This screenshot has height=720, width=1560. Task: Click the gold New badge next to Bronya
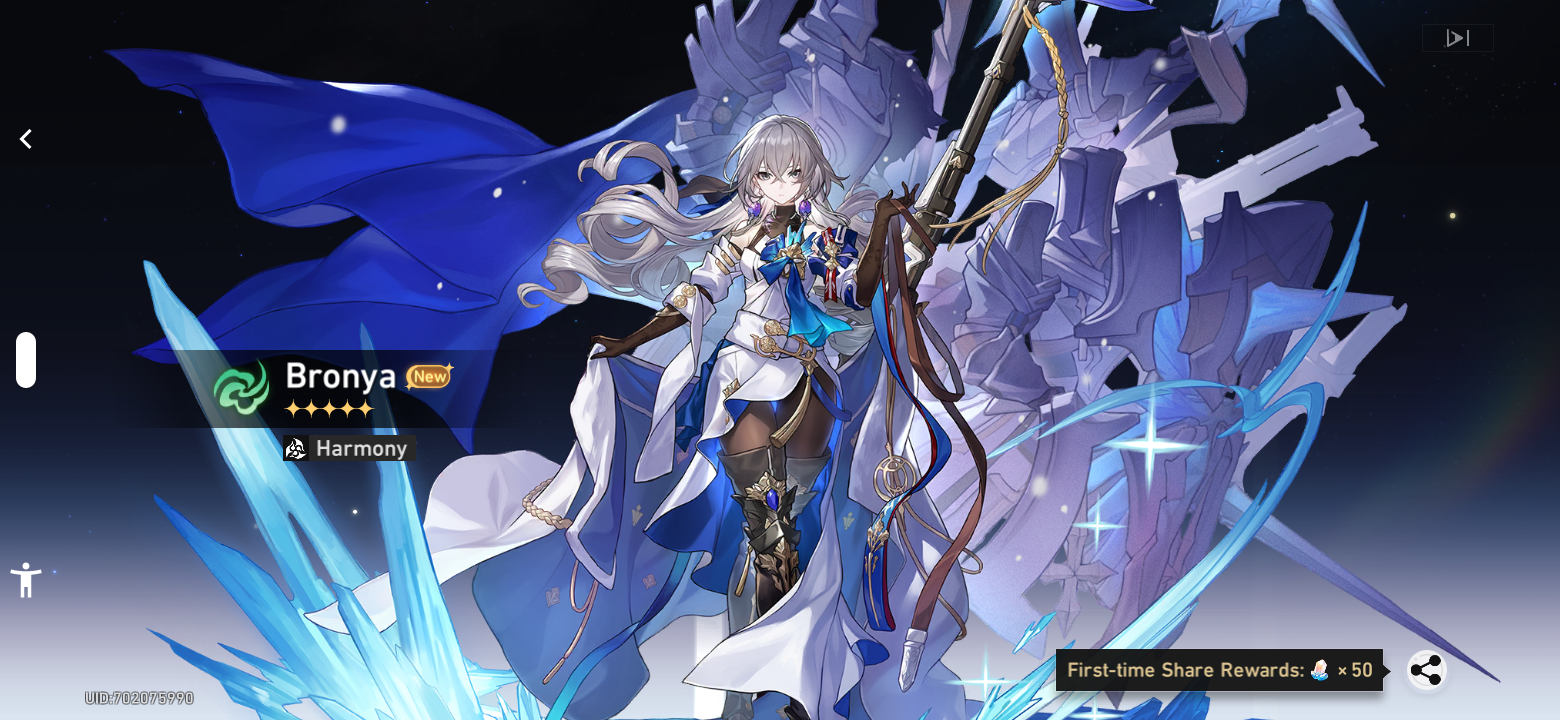[429, 376]
